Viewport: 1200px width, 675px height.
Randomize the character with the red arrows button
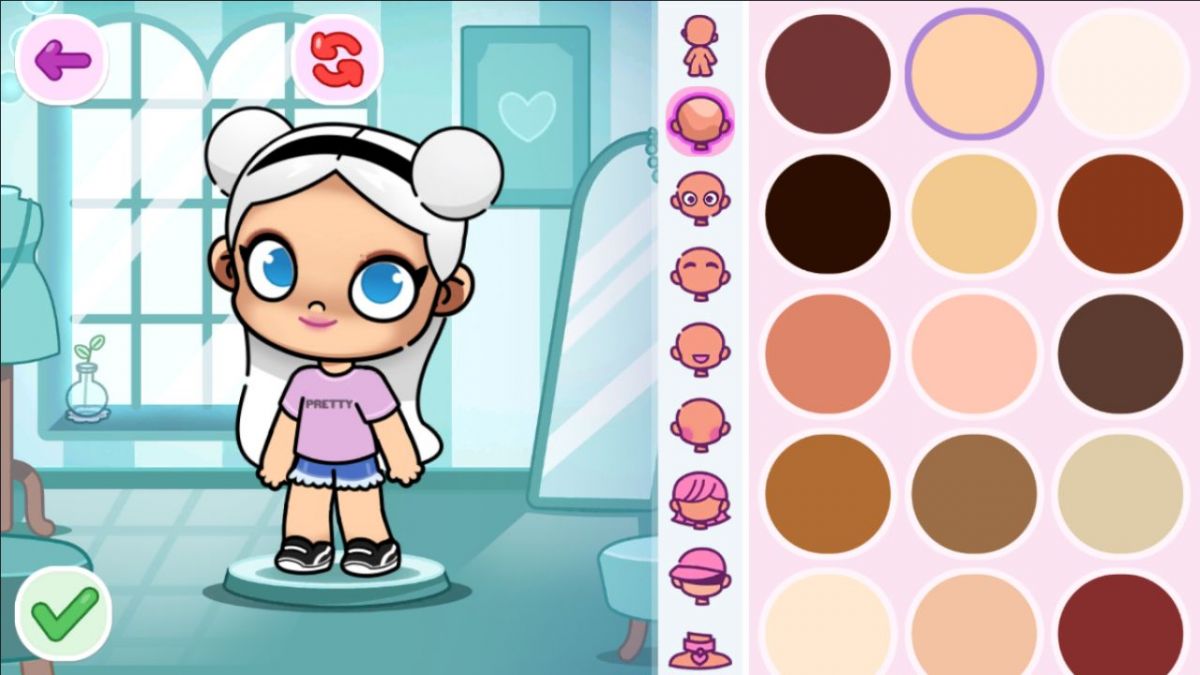point(337,59)
